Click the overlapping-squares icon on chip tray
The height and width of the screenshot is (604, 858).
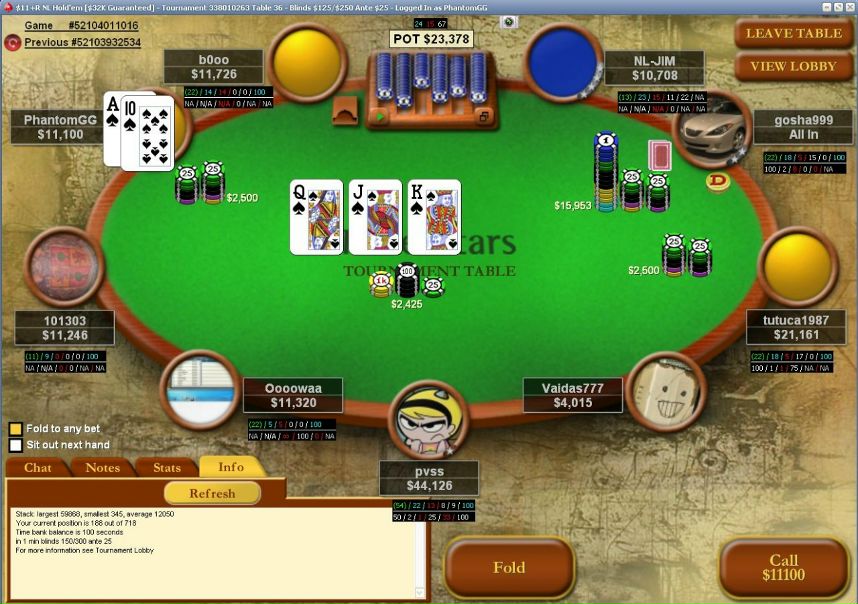click(483, 117)
